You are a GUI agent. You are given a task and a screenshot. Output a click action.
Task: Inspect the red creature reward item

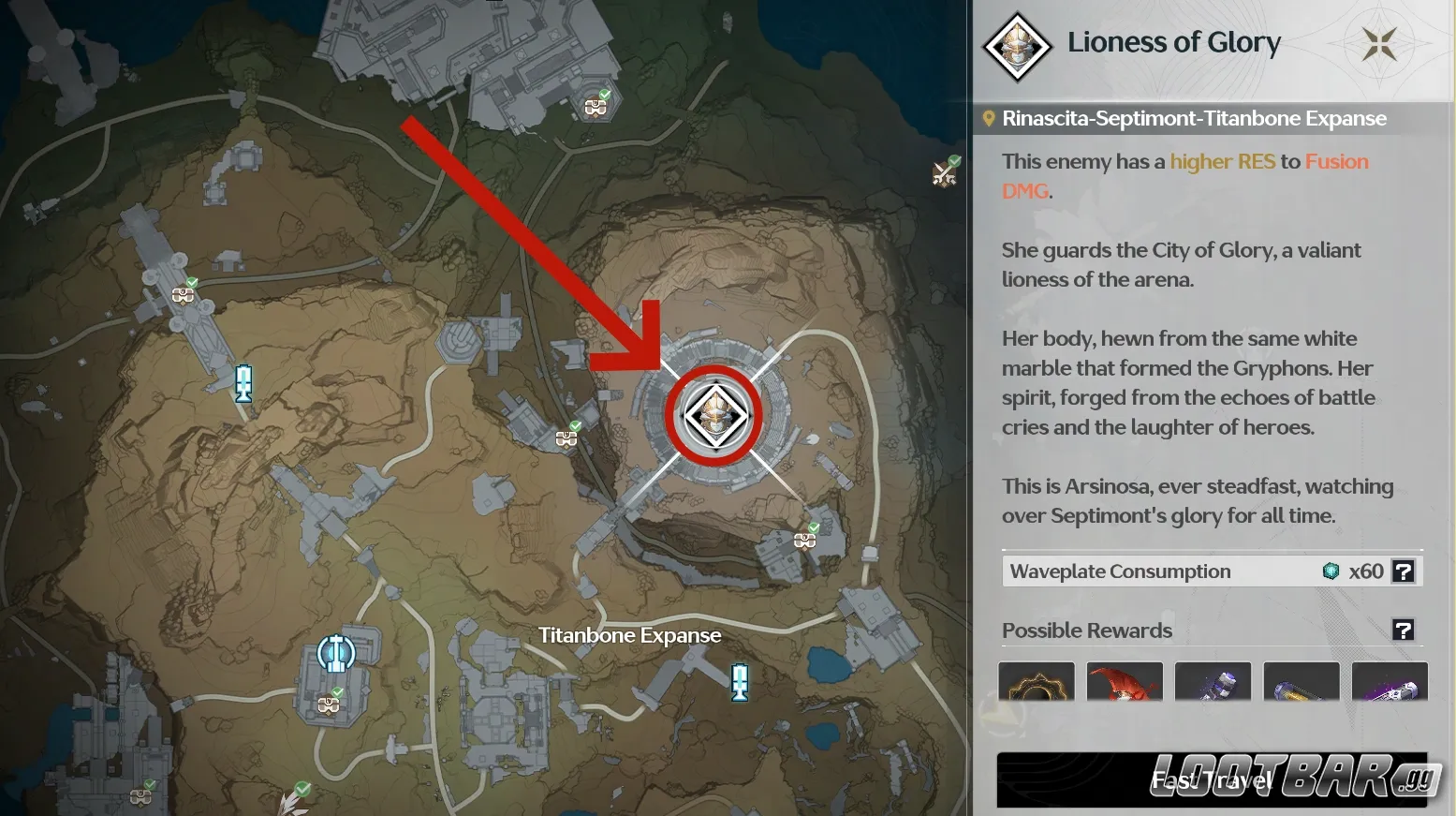pos(1125,682)
